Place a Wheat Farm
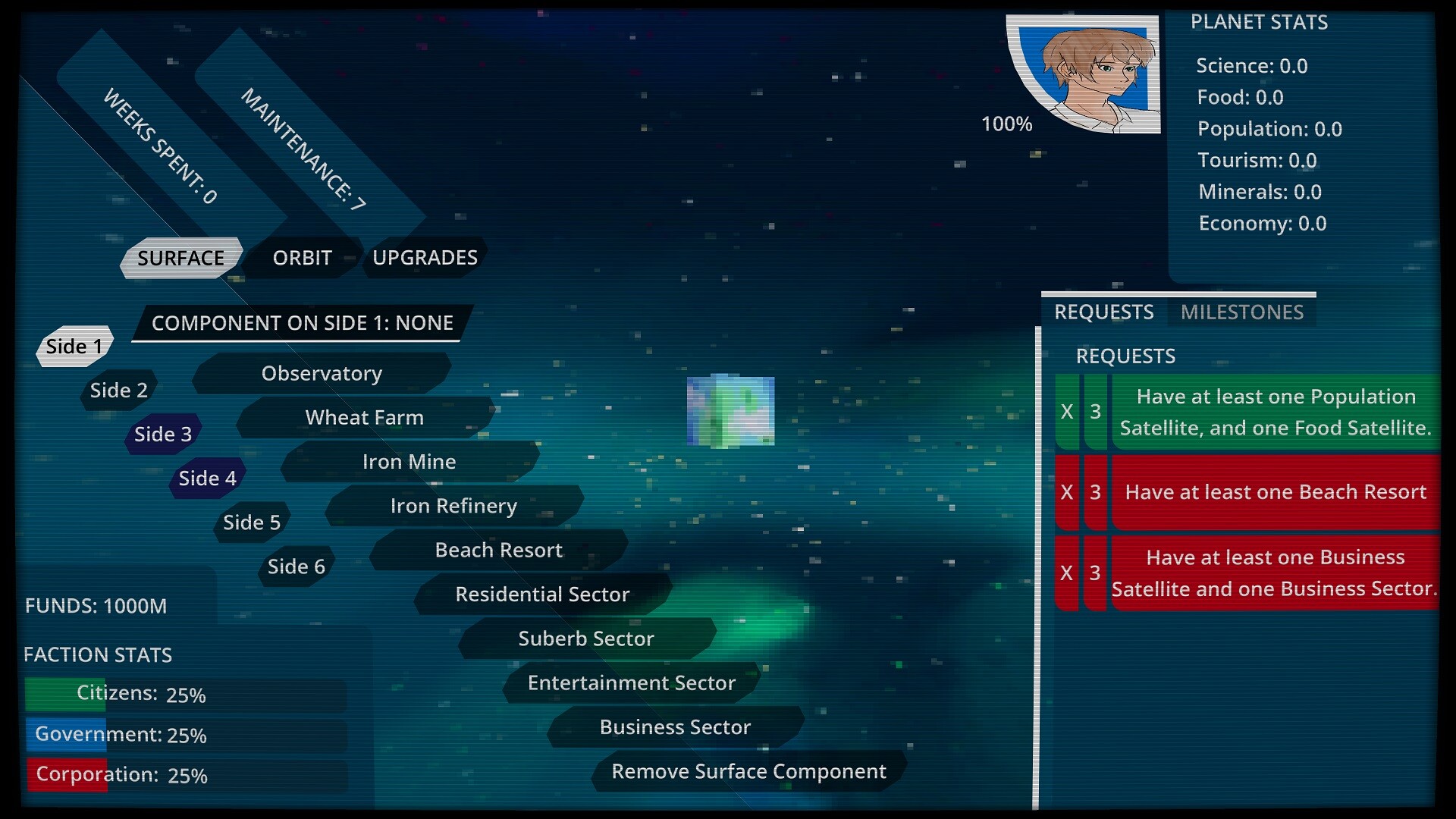1456x819 pixels. click(364, 418)
